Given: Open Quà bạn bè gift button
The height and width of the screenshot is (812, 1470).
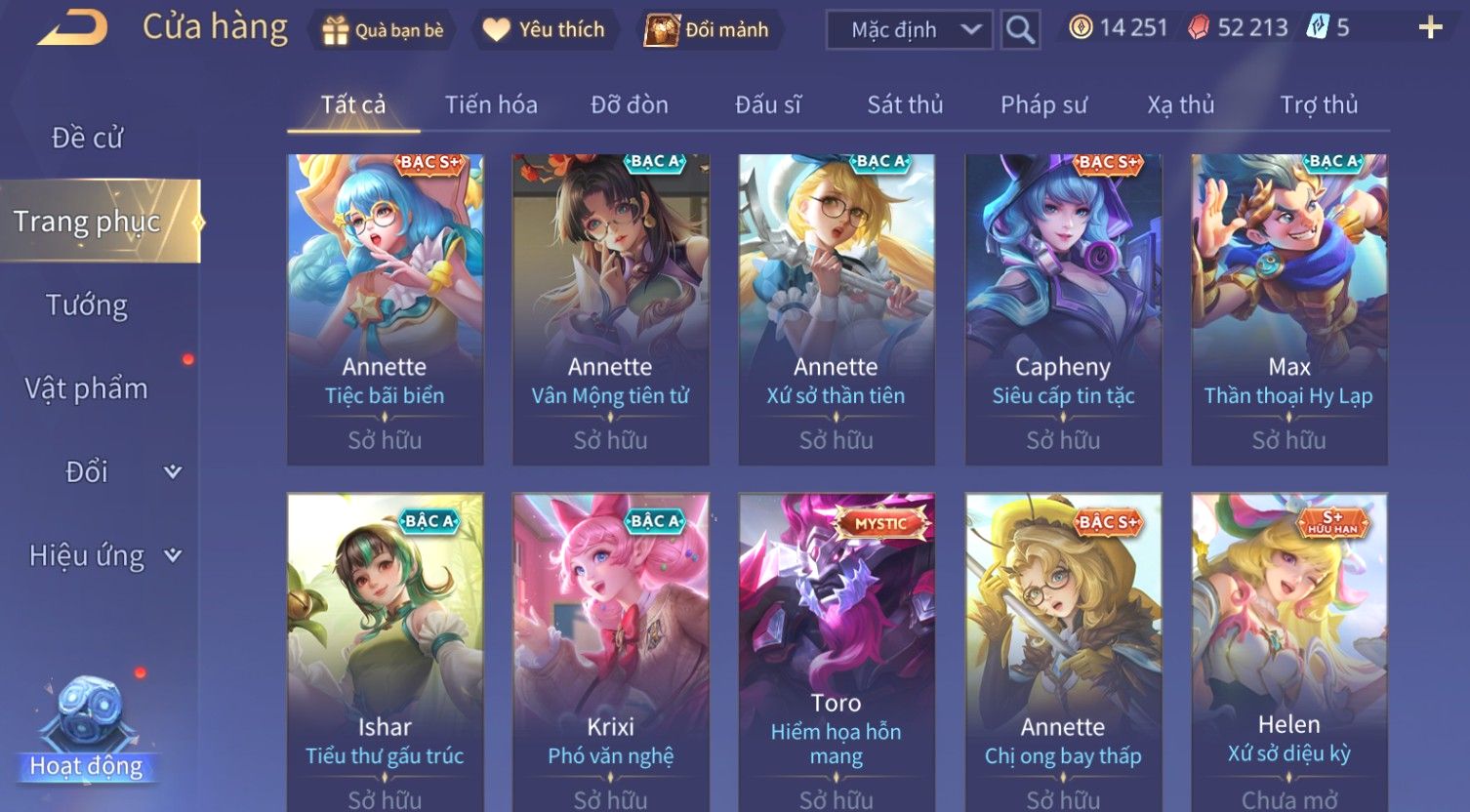Looking at the screenshot, I should coord(384,30).
